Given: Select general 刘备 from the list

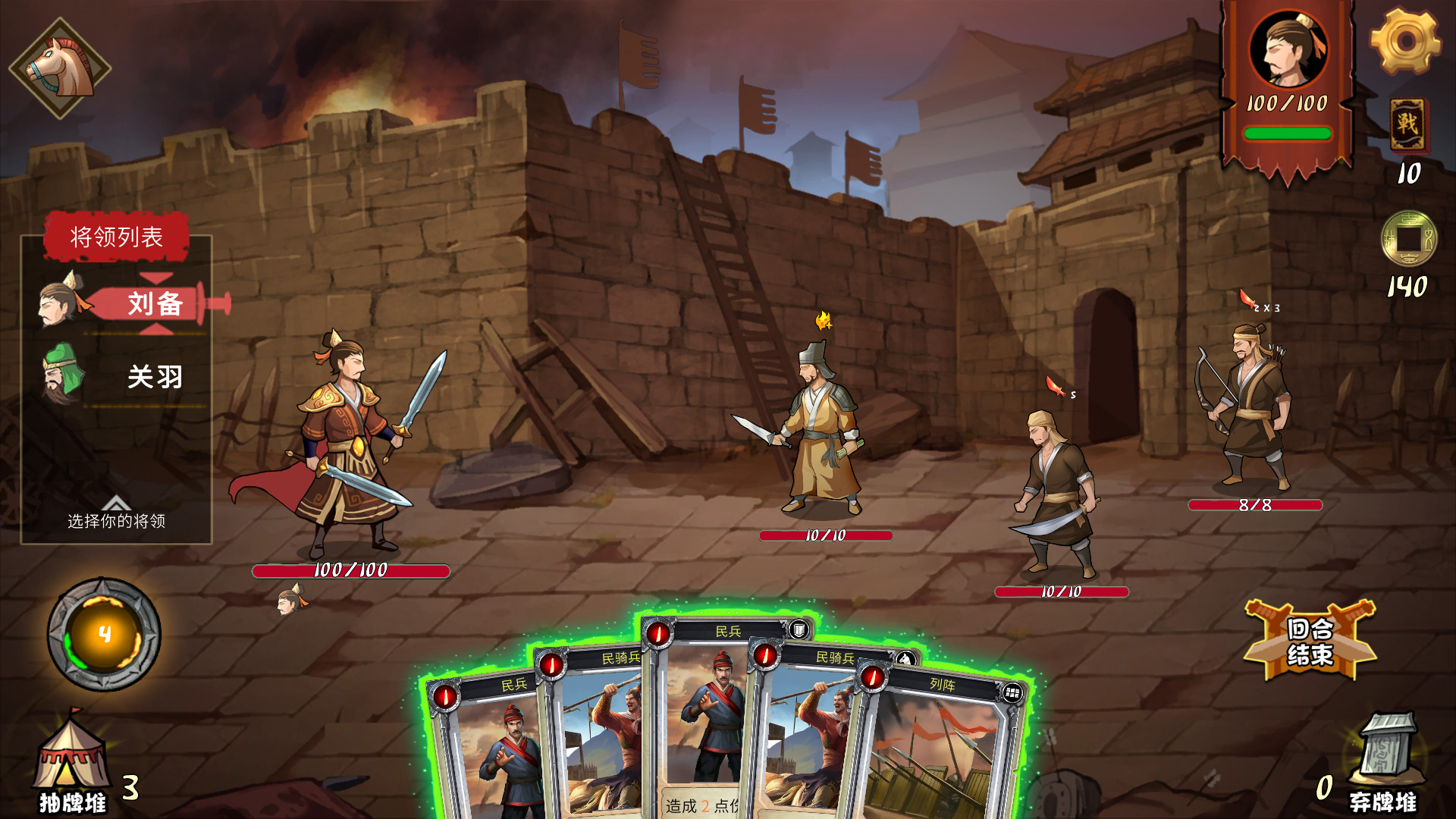Looking at the screenshot, I should tap(155, 303).
